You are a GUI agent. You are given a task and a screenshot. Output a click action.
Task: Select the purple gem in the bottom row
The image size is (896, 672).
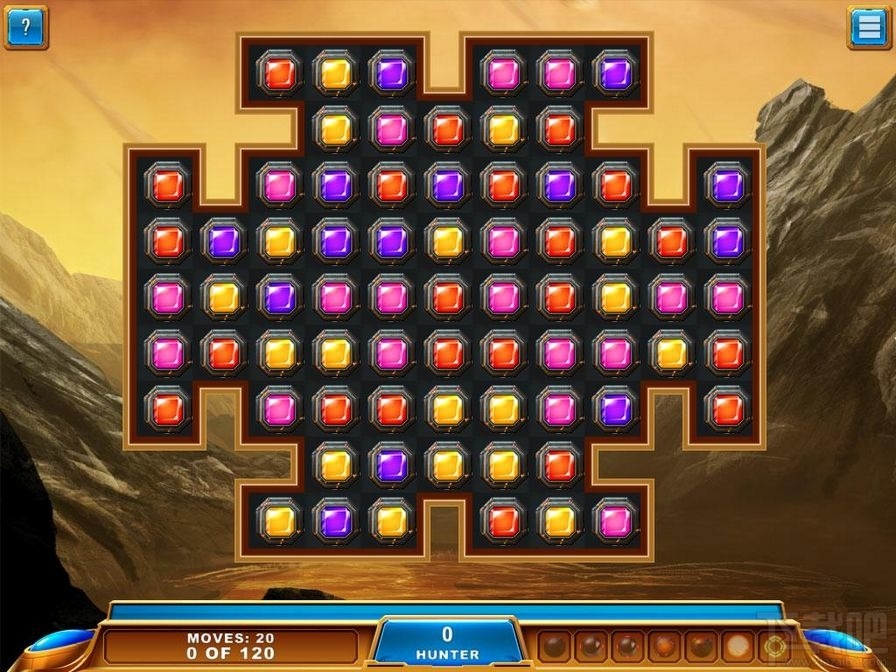point(335,519)
